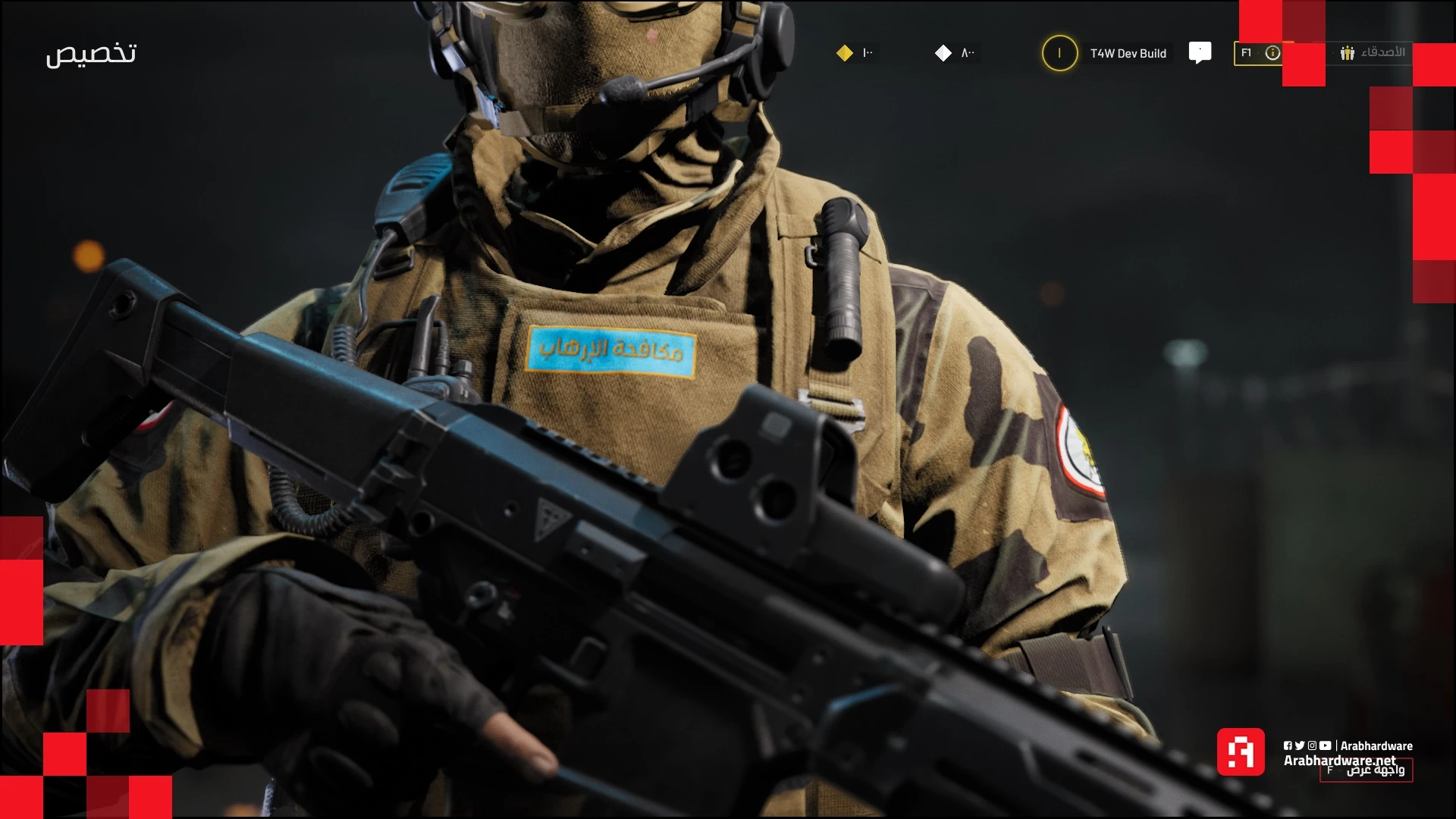Click the white diamond currency balance
Image resolution: width=1456 pixels, height=819 pixels.
pyautogui.click(x=955, y=53)
